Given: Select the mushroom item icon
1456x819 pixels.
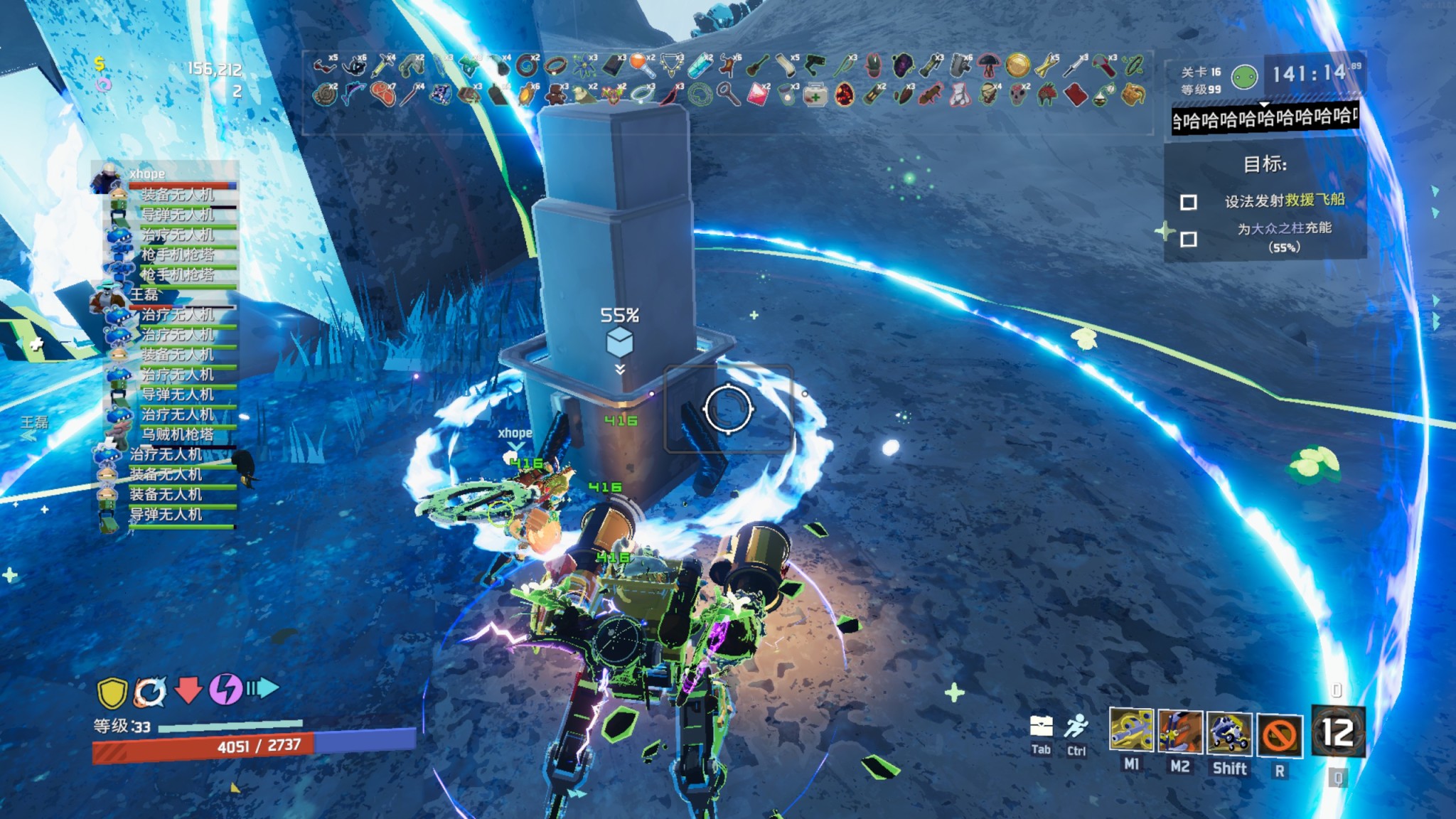Looking at the screenshot, I should coord(988,66).
